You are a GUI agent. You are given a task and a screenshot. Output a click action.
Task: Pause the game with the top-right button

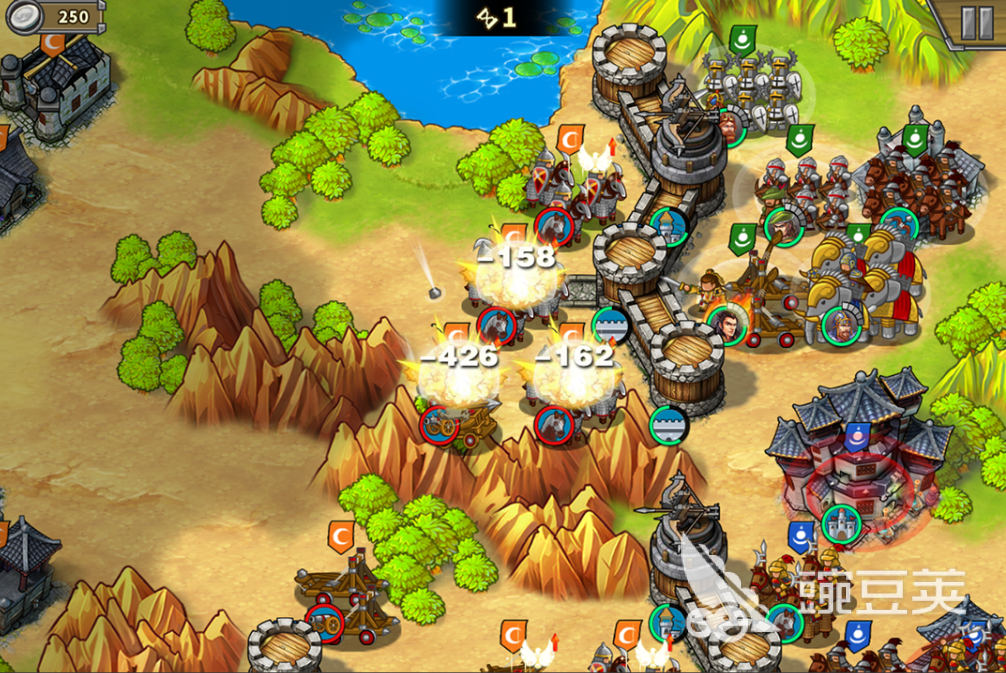coord(975,22)
